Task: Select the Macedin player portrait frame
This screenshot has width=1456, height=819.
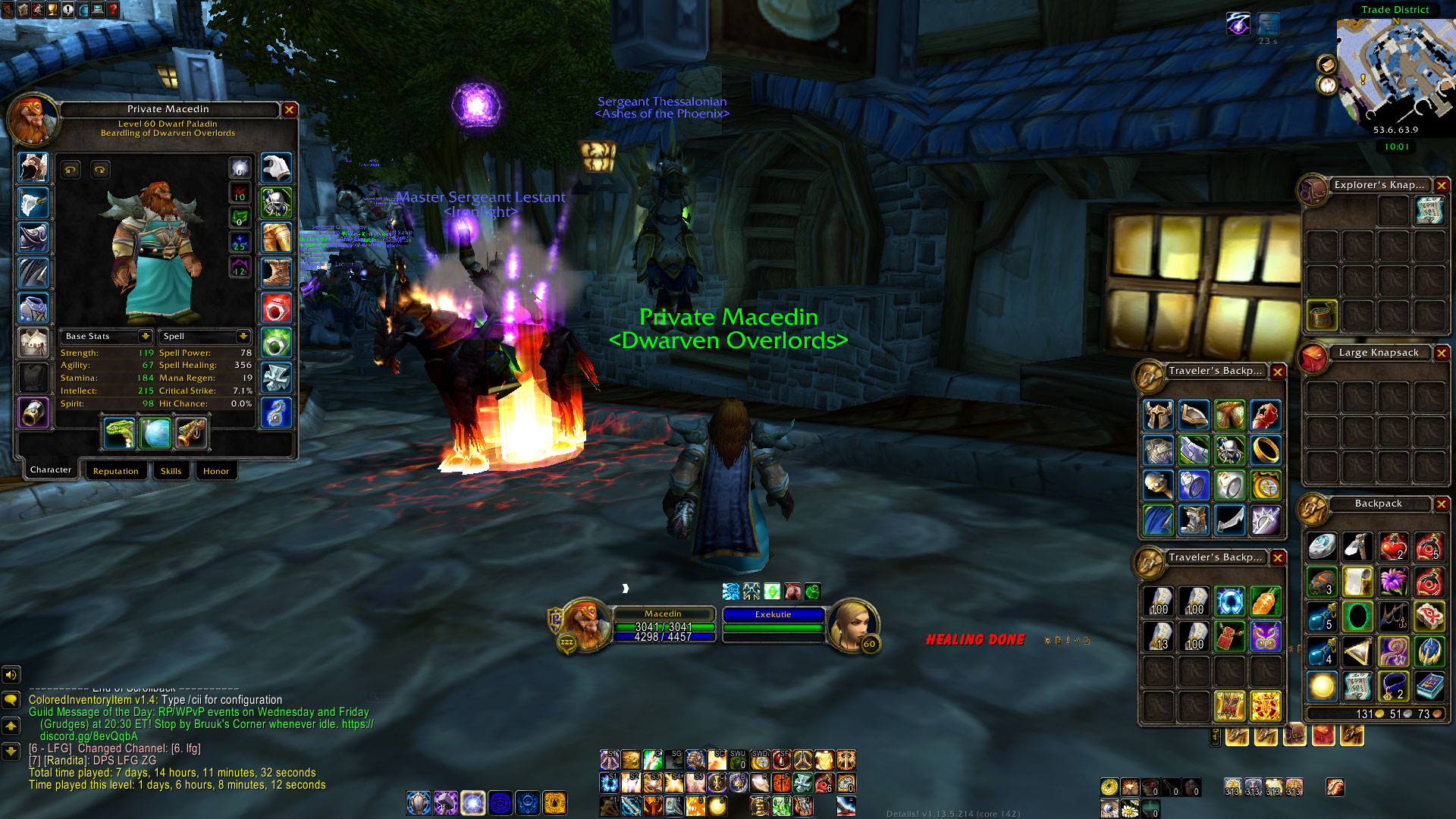Action: tap(585, 625)
